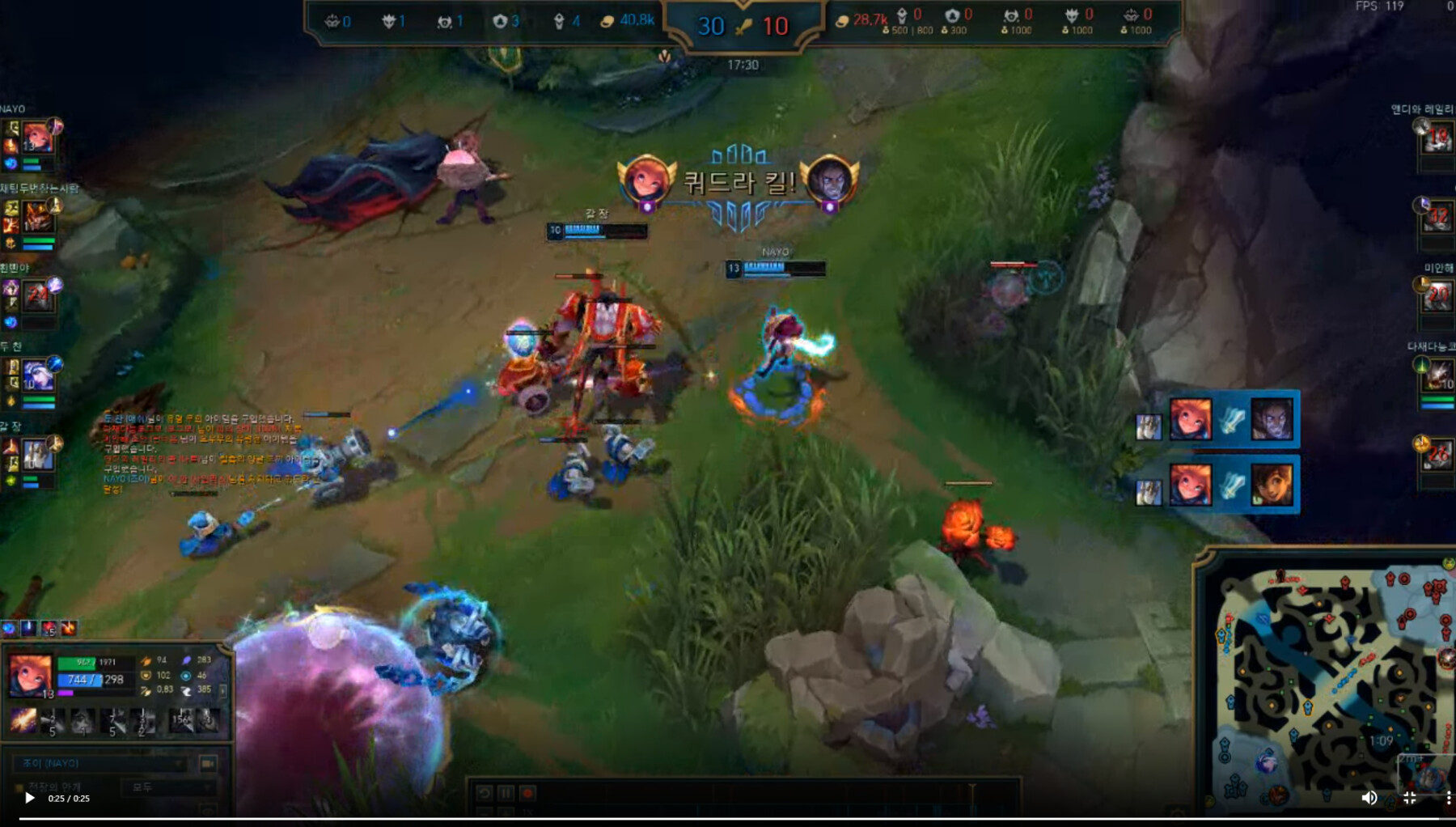Select the second blue-team champion portrait, below NAYO
Viewport: 1456px width, 827px height.
click(37, 217)
